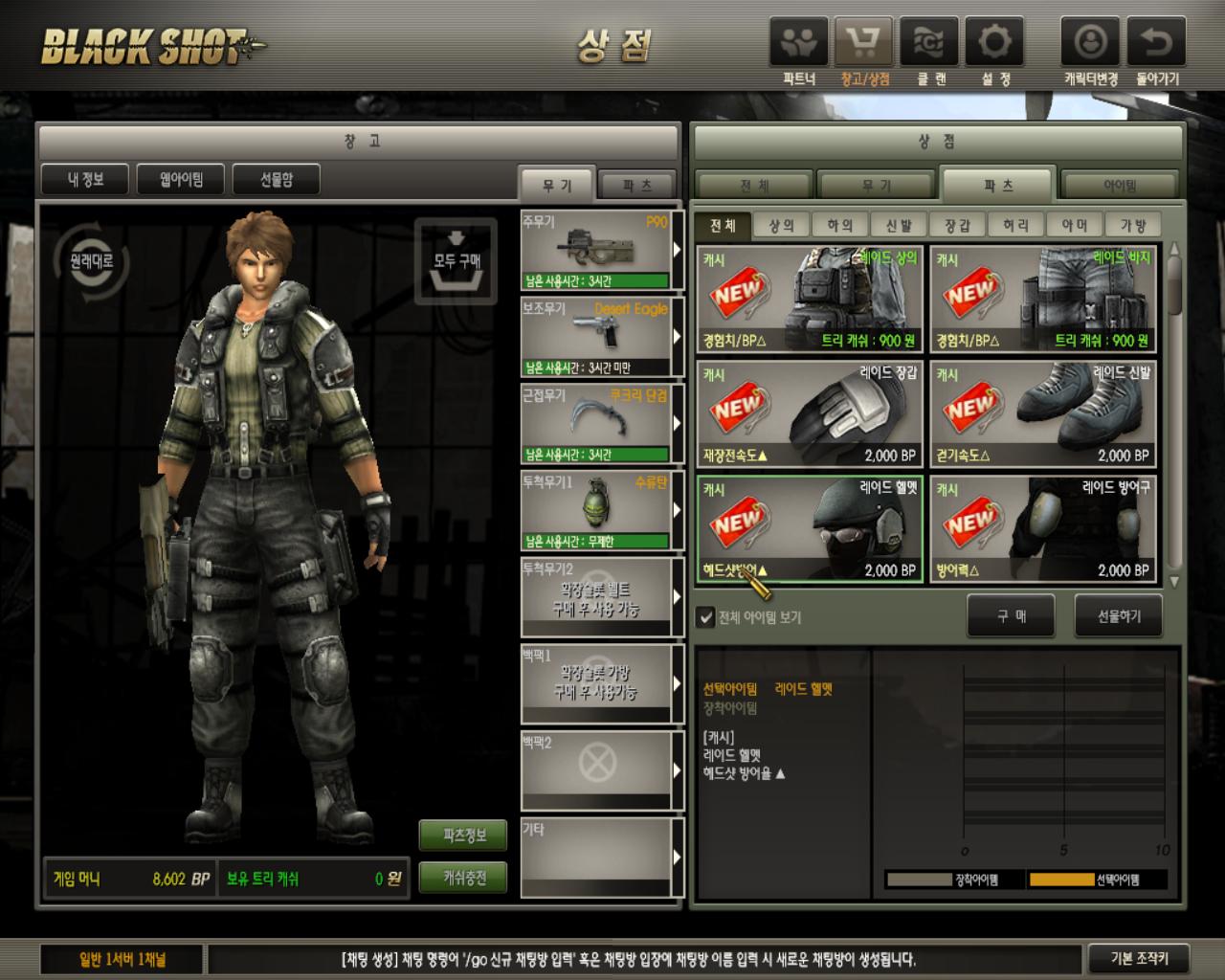Viewport: 1225px width, 980px height.
Task: Switch the shop to the 아이템 tab
Action: [1119, 186]
